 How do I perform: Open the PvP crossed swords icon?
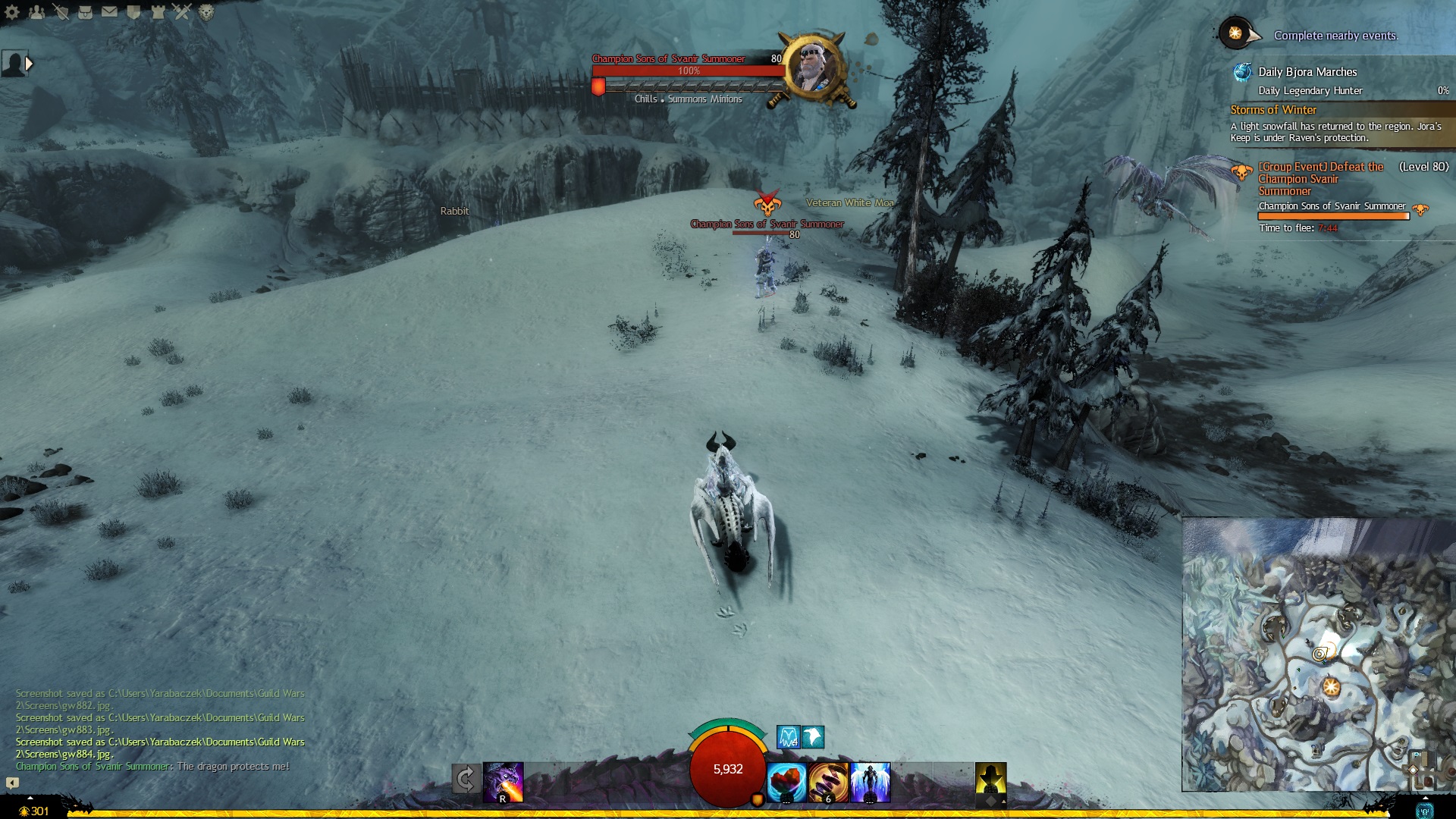pyautogui.click(x=182, y=11)
